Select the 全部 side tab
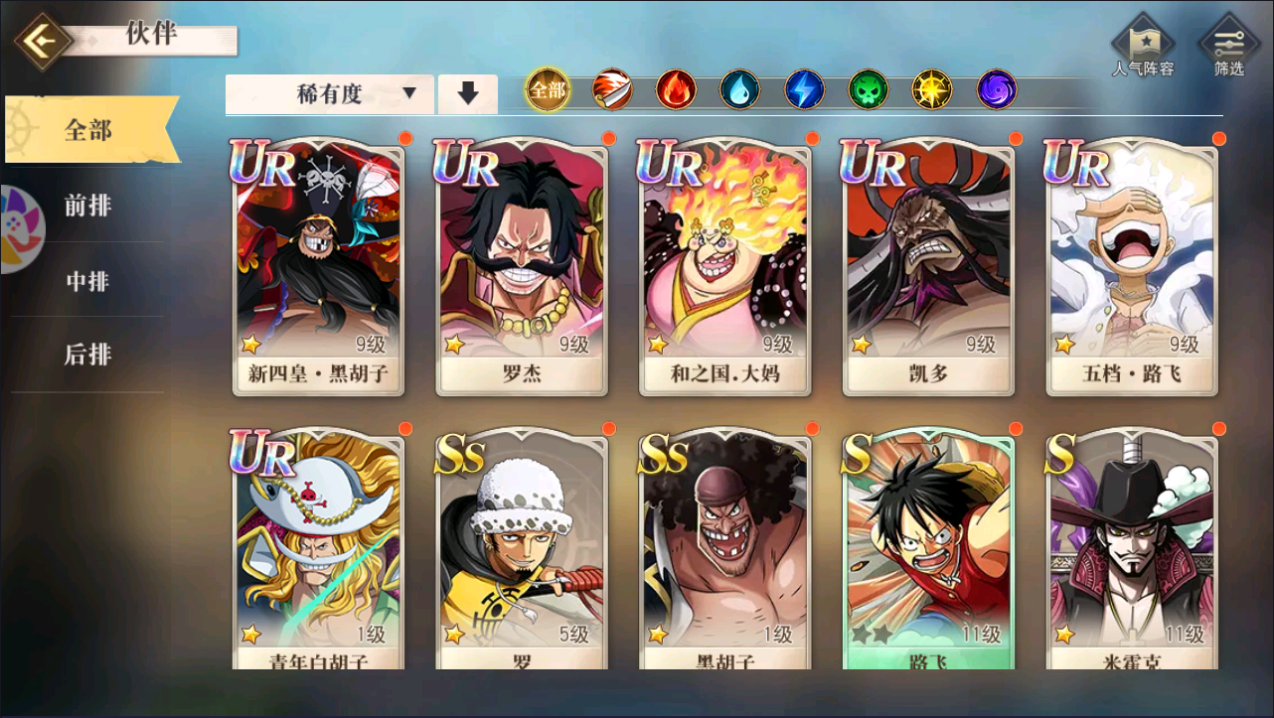This screenshot has height=718, width=1274. (x=89, y=130)
